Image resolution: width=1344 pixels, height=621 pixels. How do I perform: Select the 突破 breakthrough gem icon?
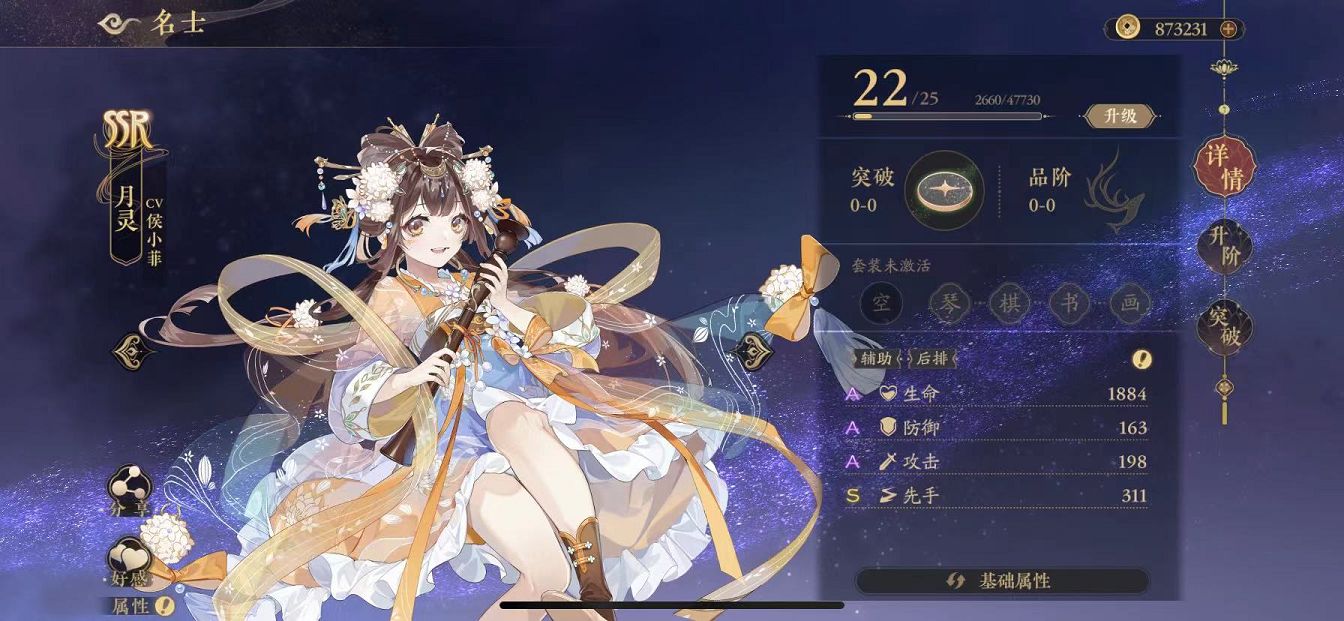pos(944,190)
